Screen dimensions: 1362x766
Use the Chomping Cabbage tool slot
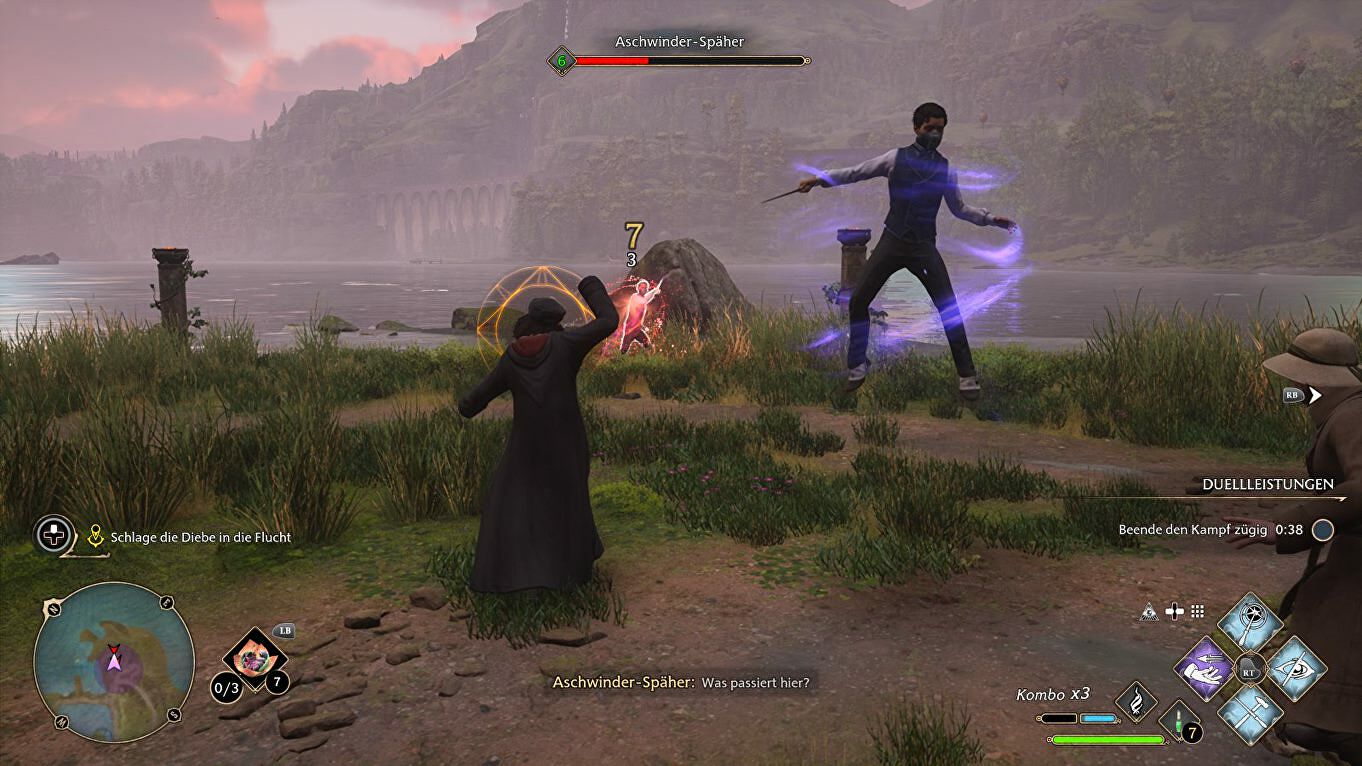pyautogui.click(x=254, y=657)
